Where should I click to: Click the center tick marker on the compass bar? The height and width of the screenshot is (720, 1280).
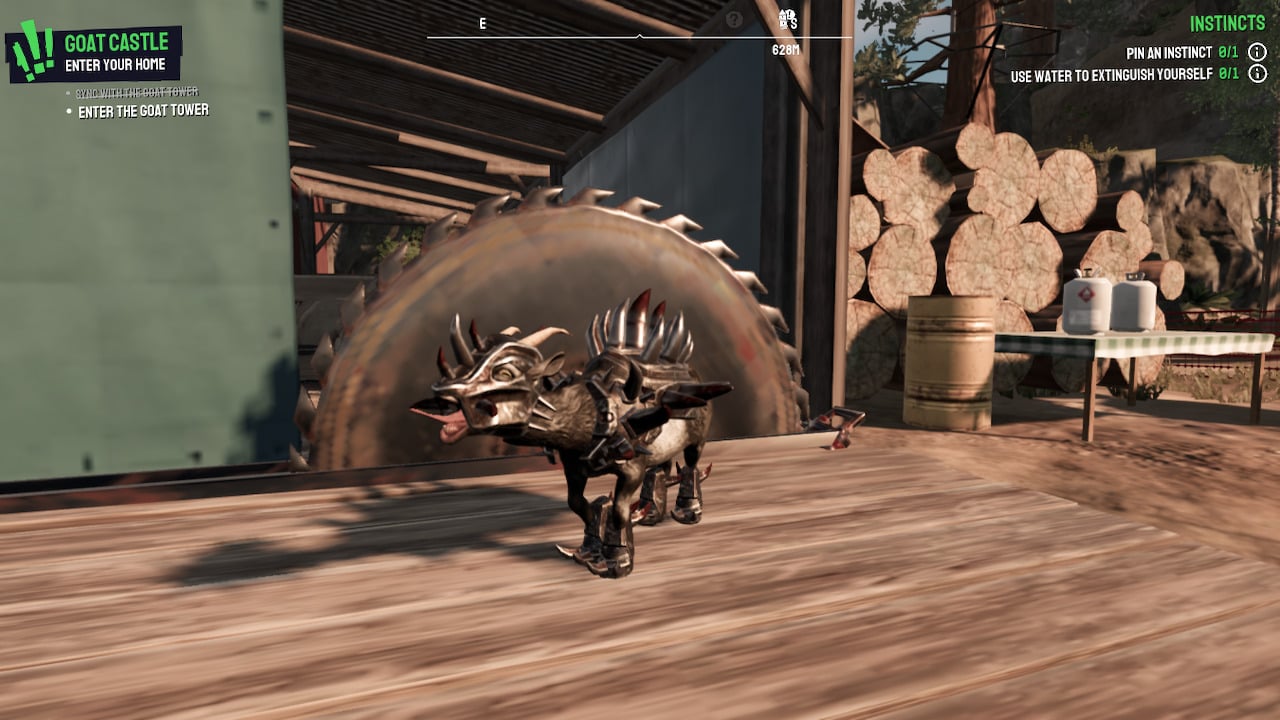640,36
